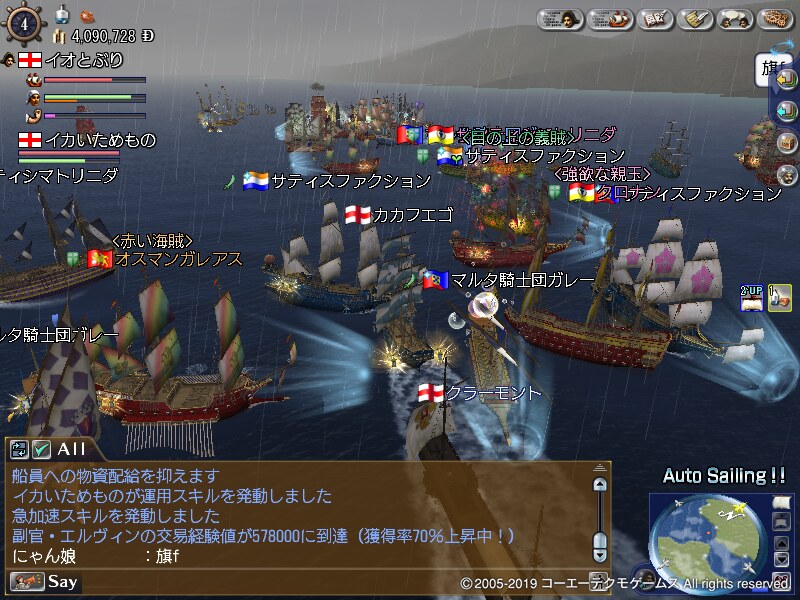Click the turbaned portrait side button
This screenshot has width=800, height=600.
click(786, 173)
